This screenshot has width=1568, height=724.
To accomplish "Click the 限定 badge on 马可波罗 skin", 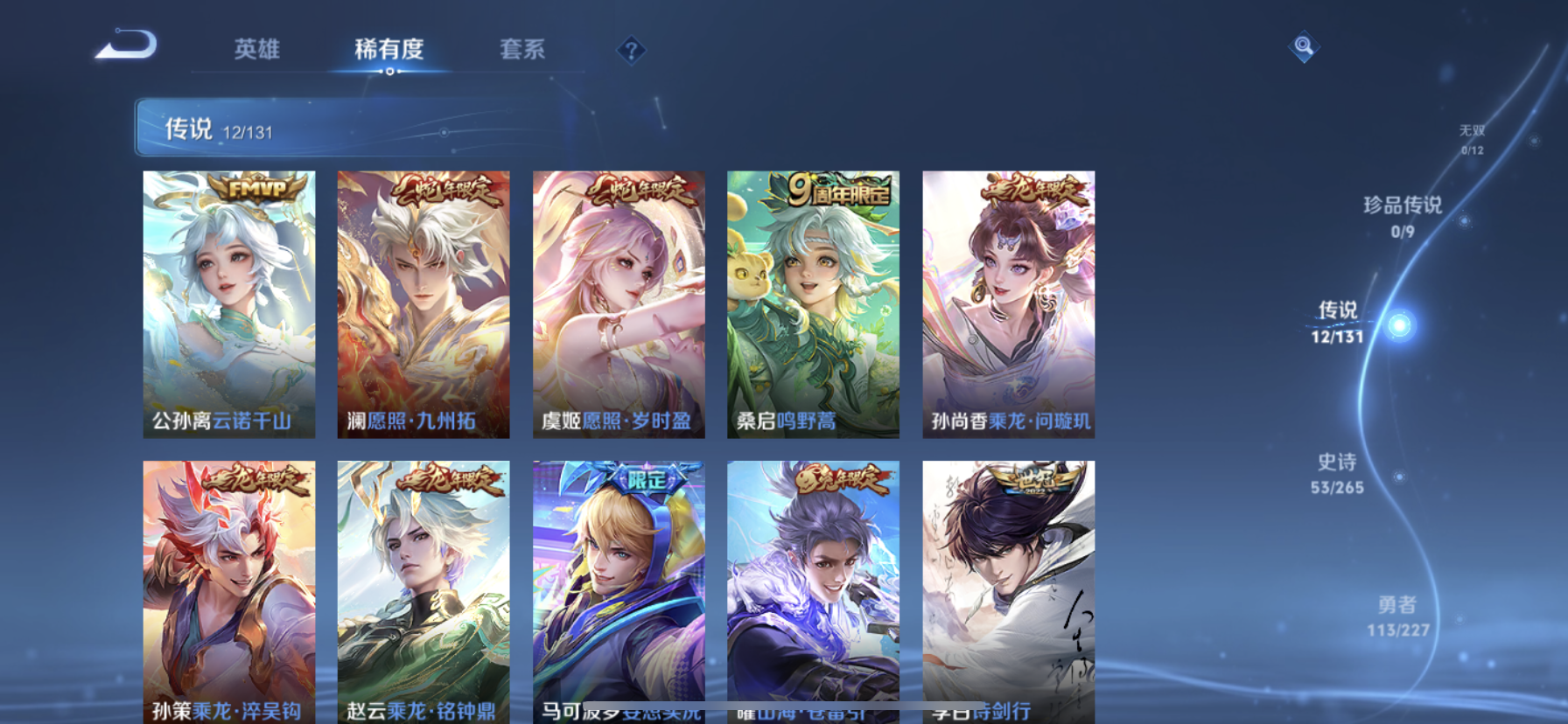I will (645, 477).
